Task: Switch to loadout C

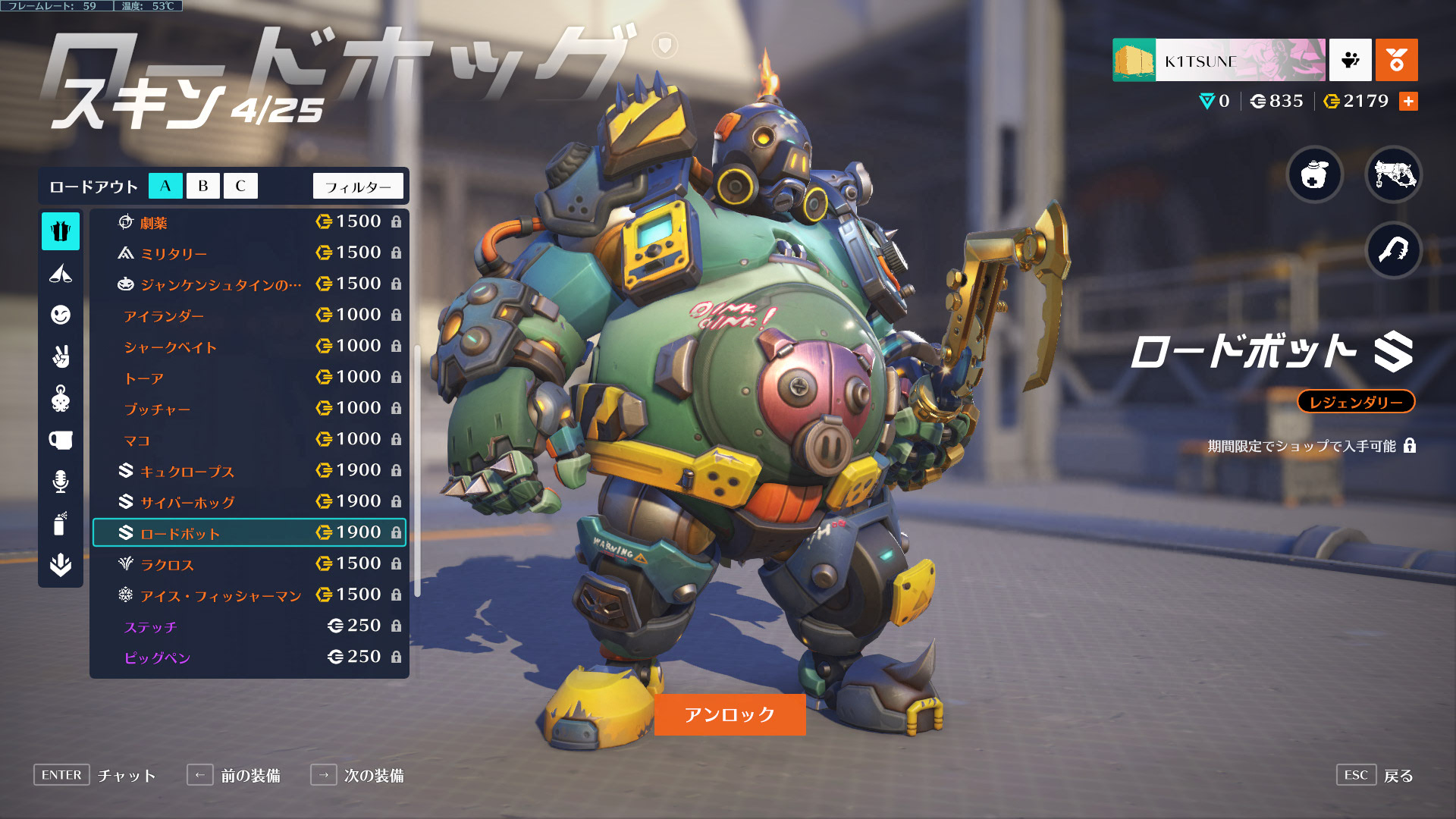Action: coord(240,186)
